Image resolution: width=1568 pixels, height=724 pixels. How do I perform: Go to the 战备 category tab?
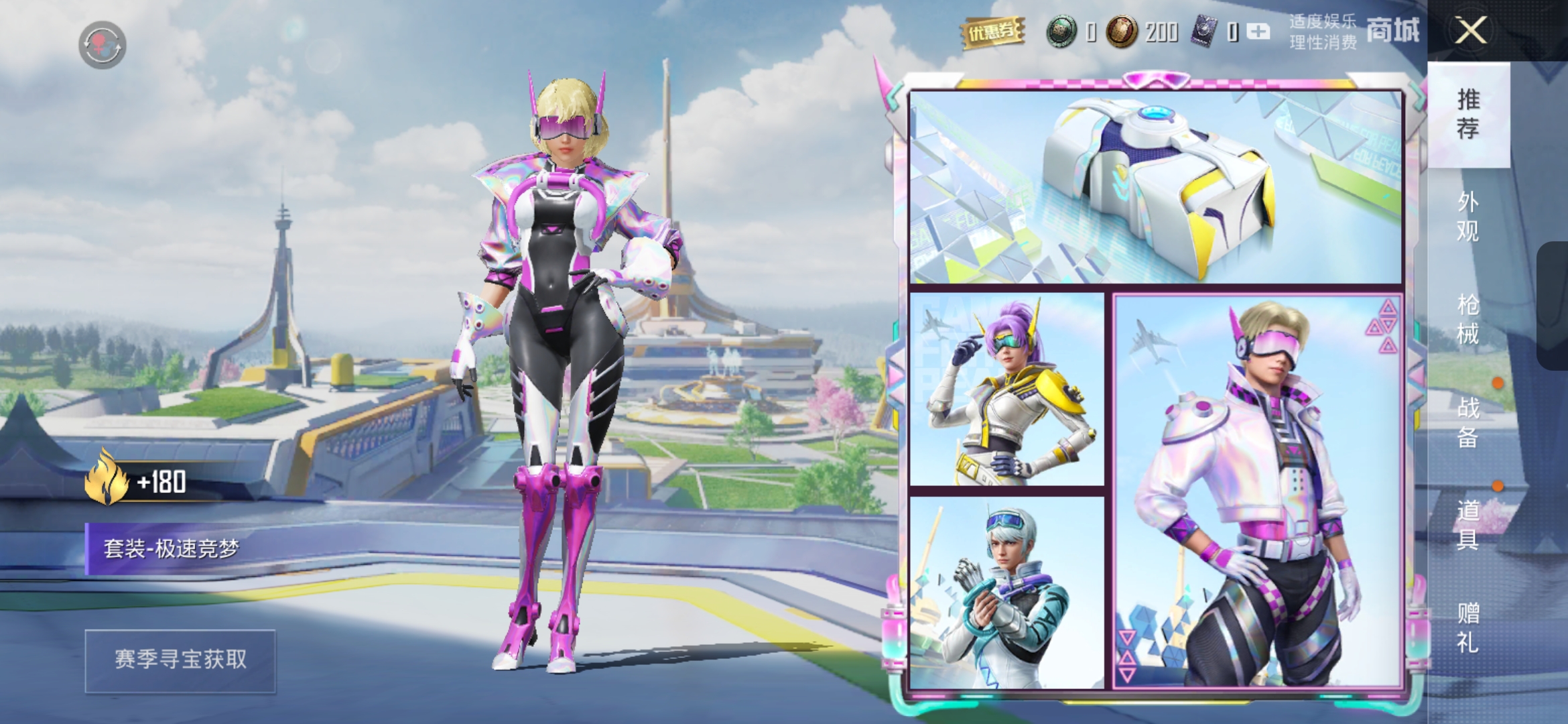point(1467,422)
